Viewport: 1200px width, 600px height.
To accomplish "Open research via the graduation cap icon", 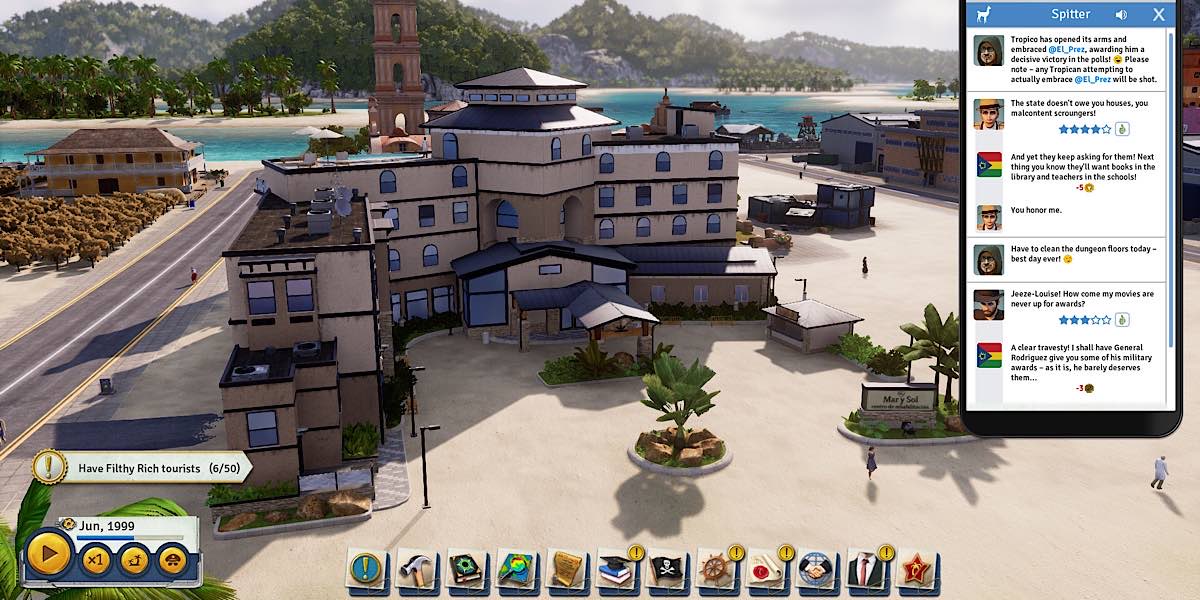I will pyautogui.click(x=616, y=569).
